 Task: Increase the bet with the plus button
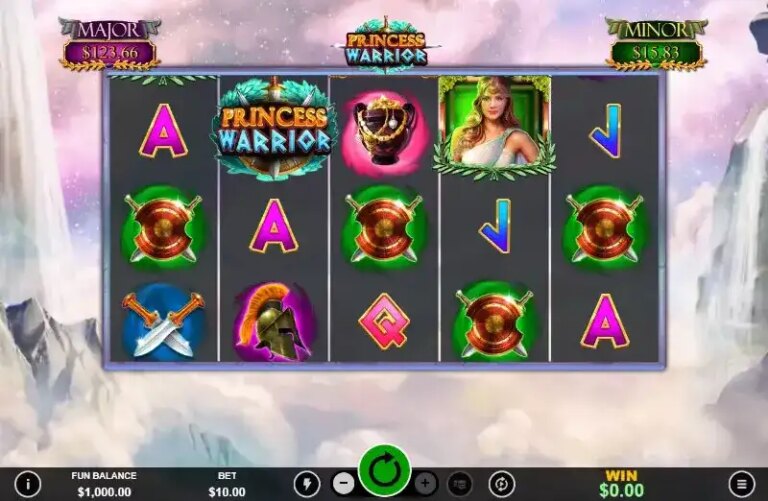pos(425,484)
